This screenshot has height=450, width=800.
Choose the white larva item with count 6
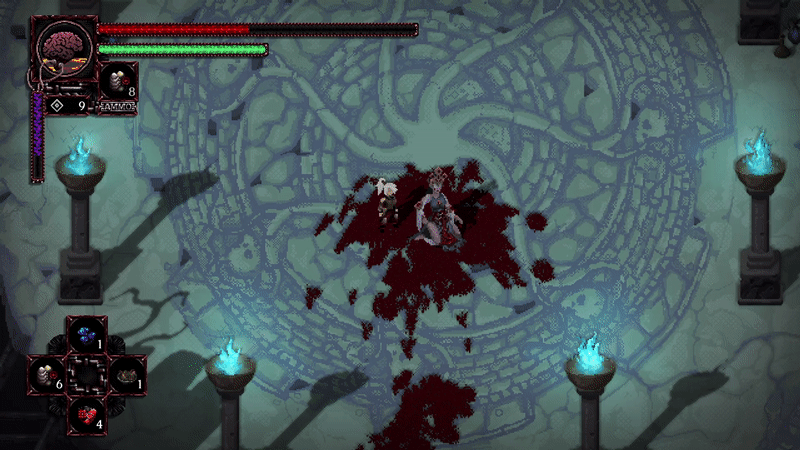pyautogui.click(x=47, y=375)
